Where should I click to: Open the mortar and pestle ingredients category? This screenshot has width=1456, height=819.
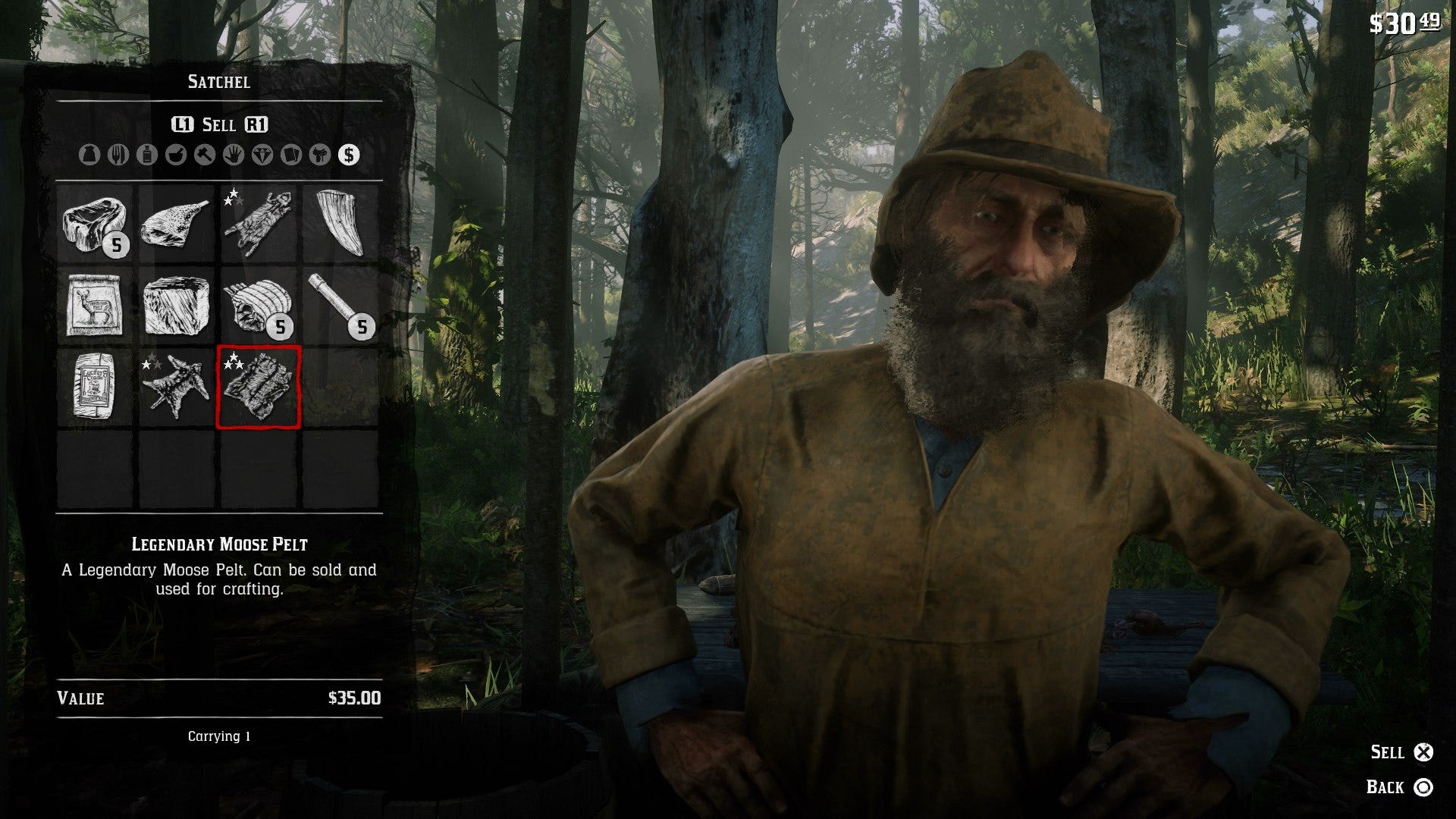point(176,155)
